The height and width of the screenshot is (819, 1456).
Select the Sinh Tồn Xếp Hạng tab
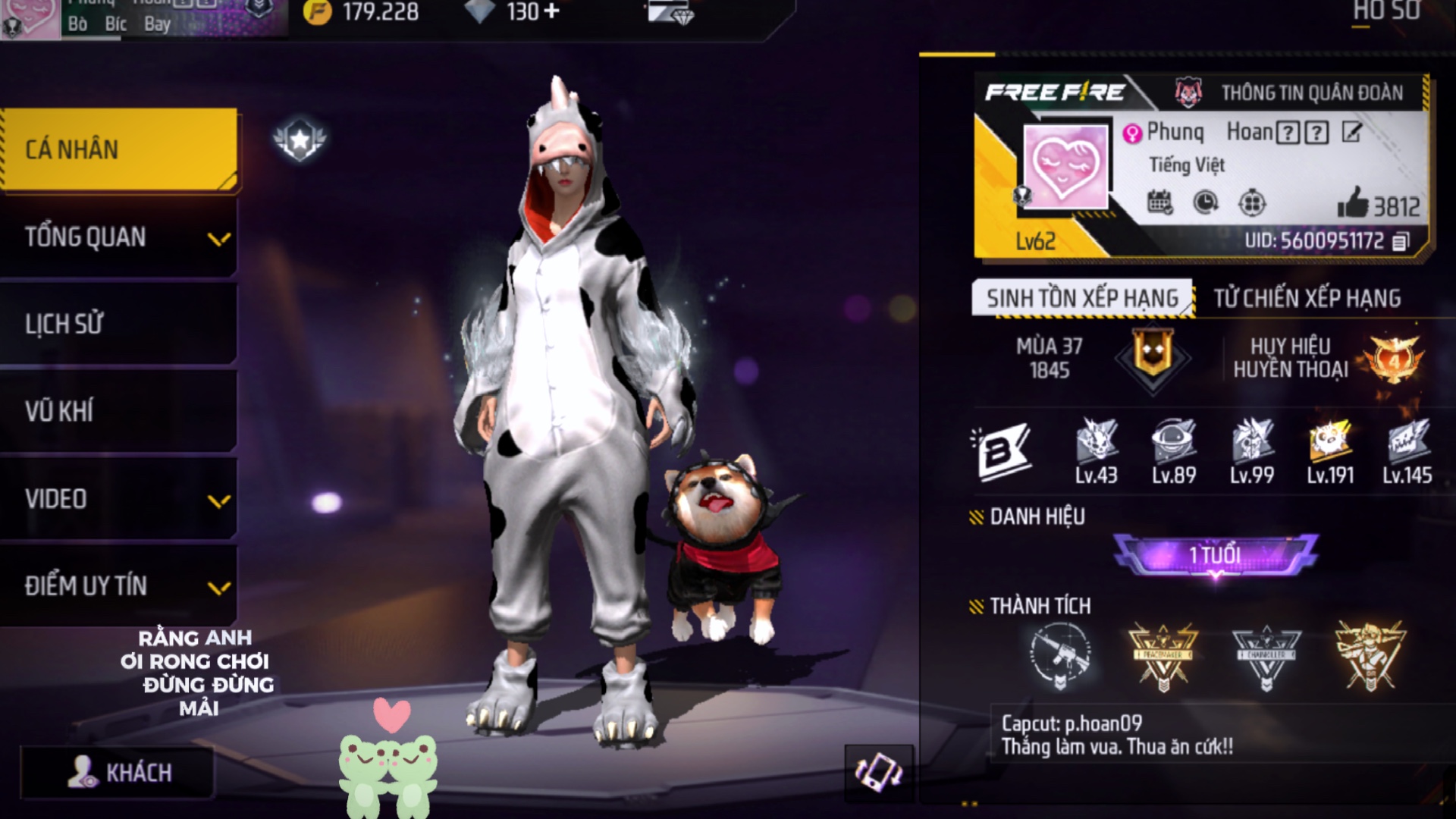1081,298
